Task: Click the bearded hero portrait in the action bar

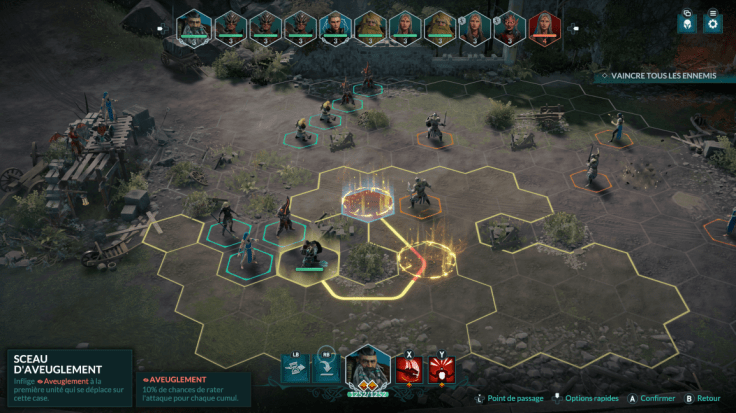Action: pos(367,367)
